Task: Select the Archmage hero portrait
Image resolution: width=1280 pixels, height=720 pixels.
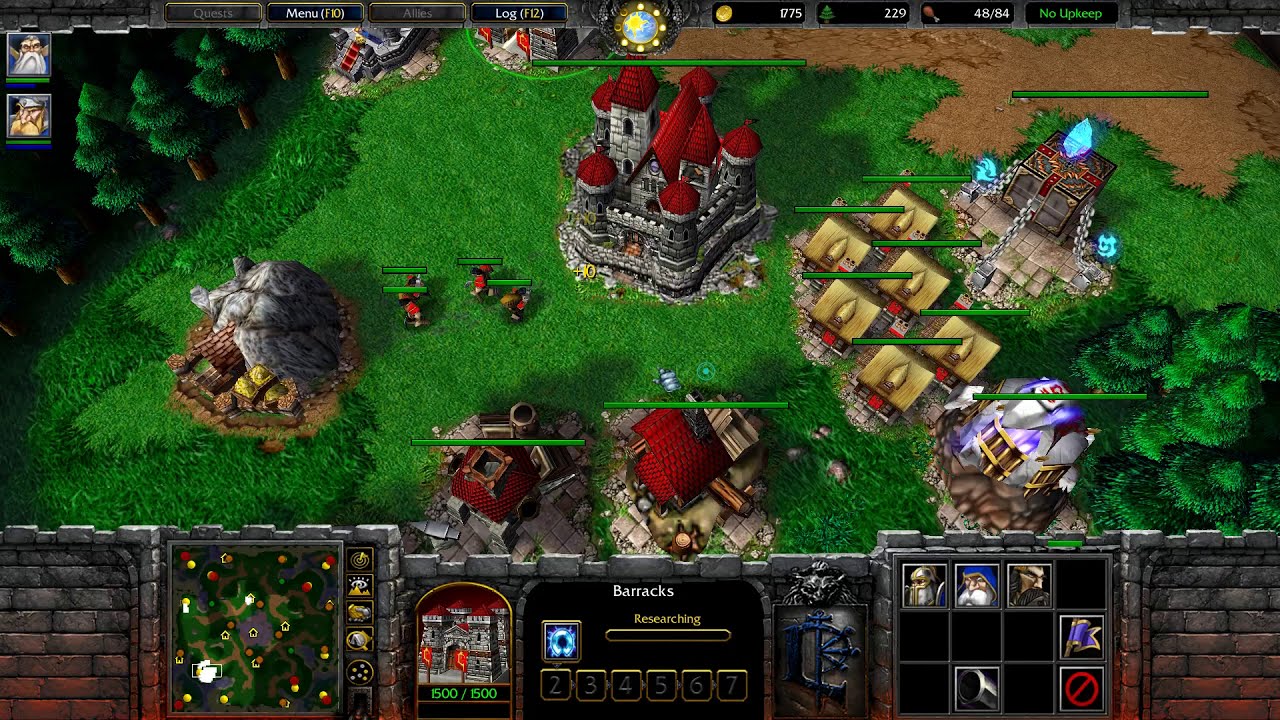Action: [28, 55]
